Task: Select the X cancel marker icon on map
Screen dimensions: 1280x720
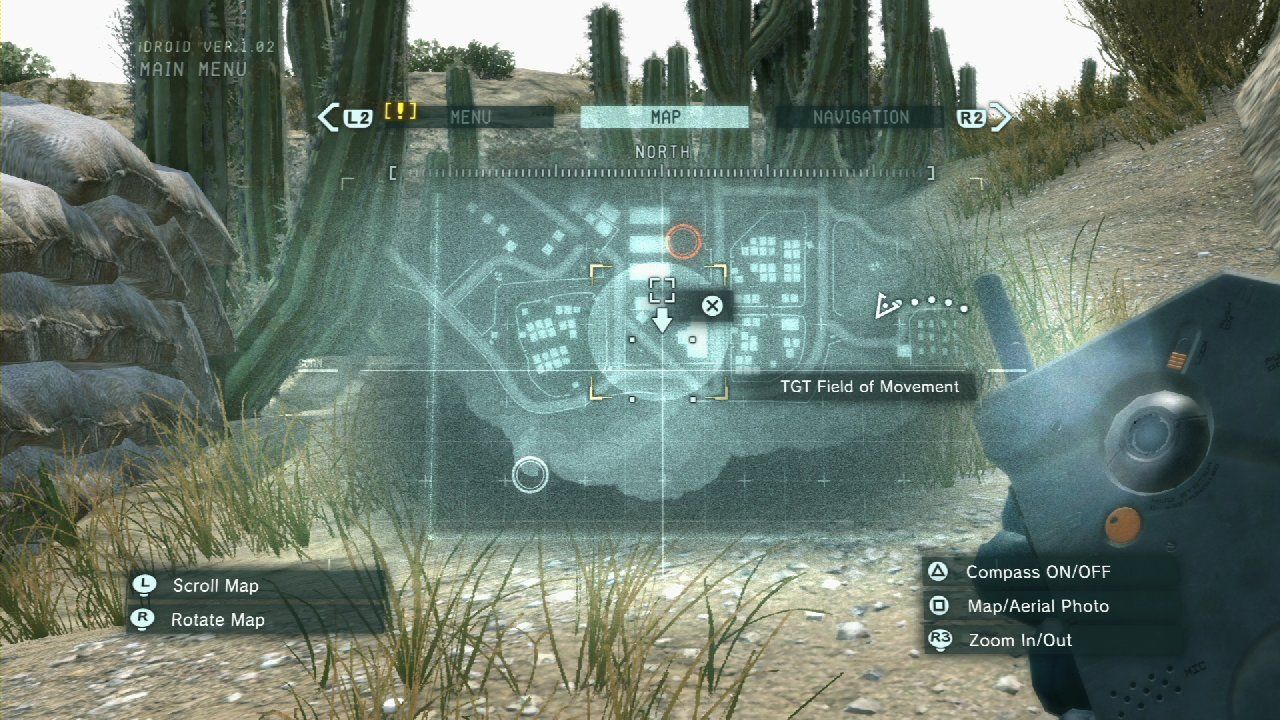Action: (712, 307)
